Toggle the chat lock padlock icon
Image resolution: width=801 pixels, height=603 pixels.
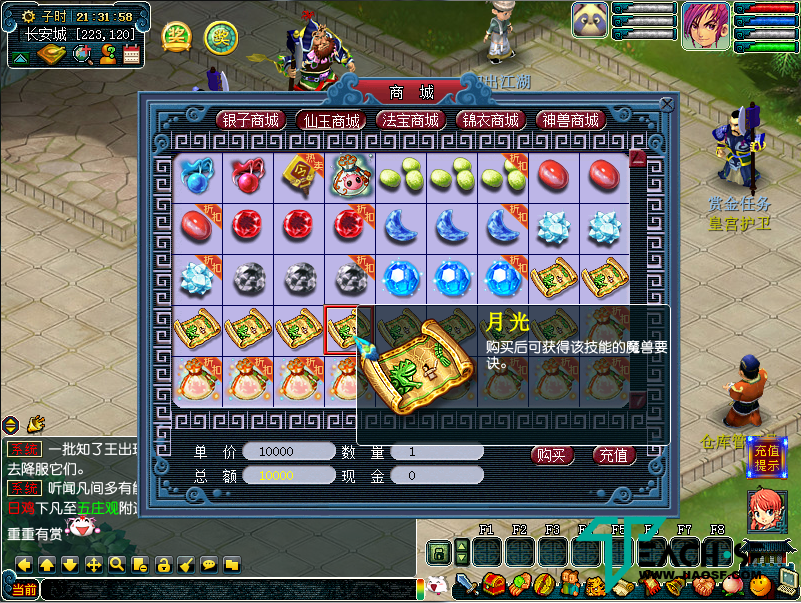pyautogui.click(x=162, y=565)
